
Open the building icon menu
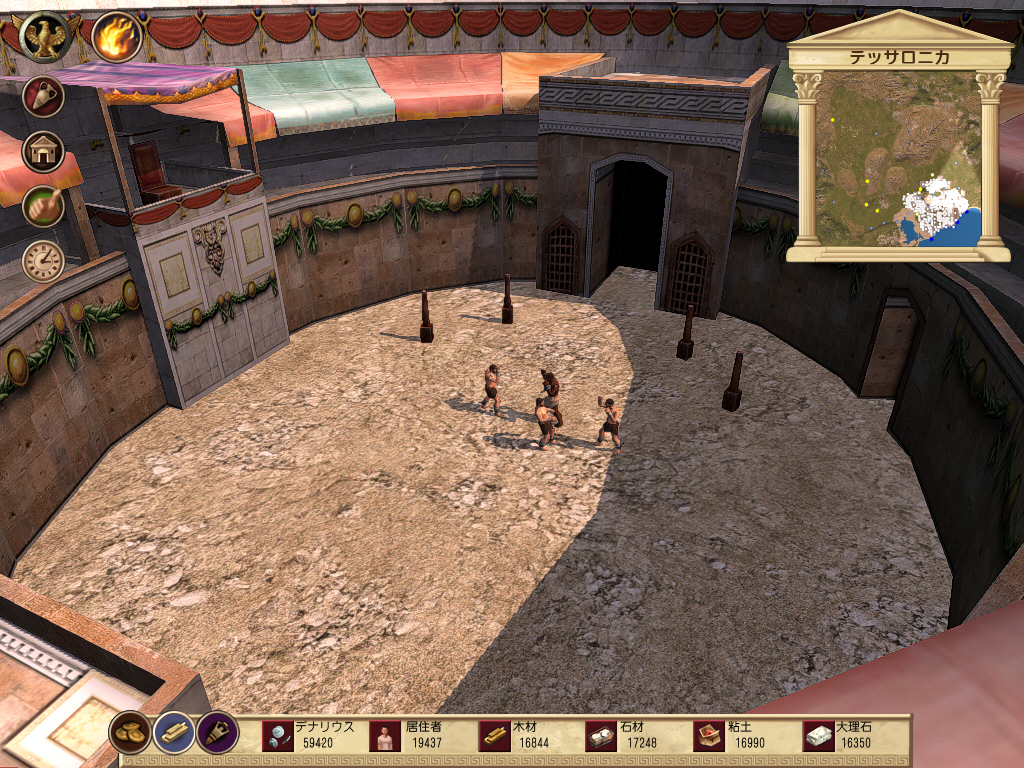point(44,150)
